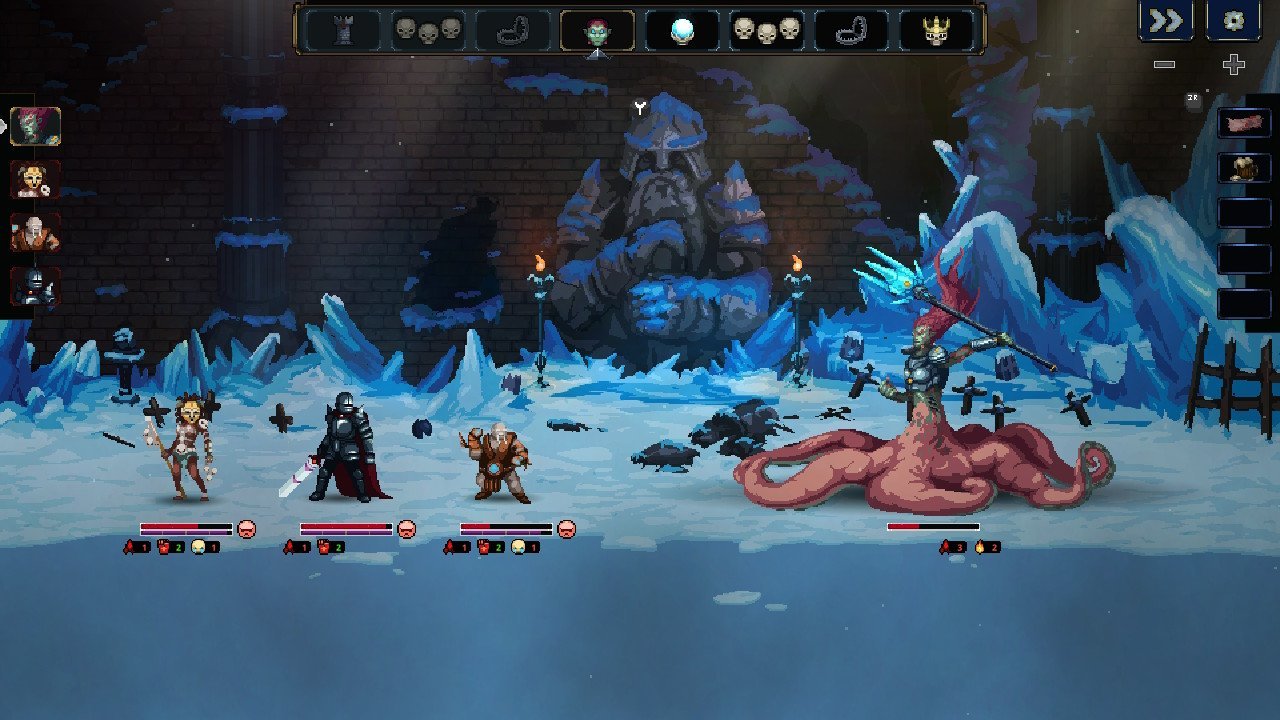The image size is (1280, 720).
Task: Select the raw meat item slot
Action: (x=1244, y=124)
